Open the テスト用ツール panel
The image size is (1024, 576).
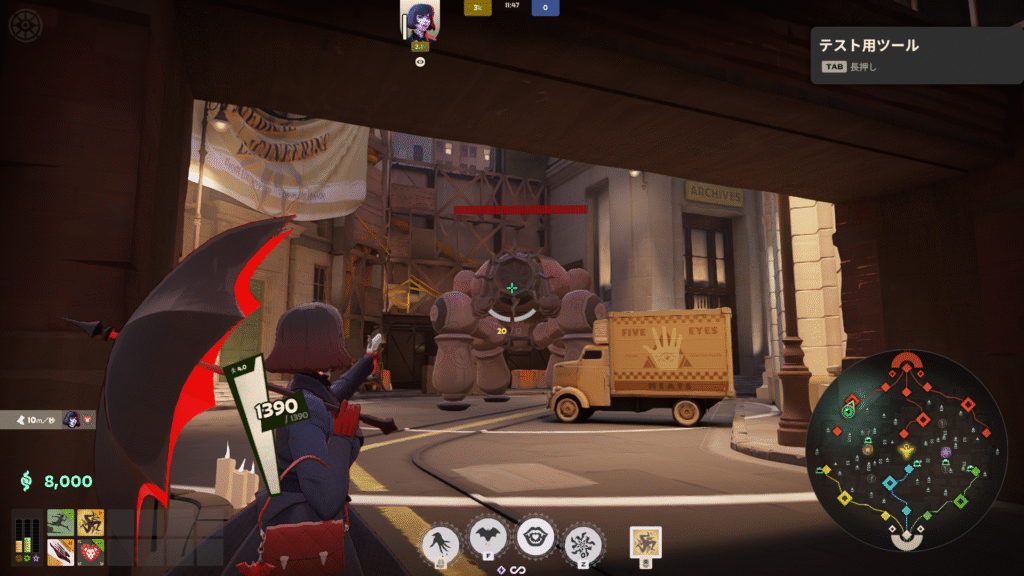pyautogui.click(x=915, y=54)
